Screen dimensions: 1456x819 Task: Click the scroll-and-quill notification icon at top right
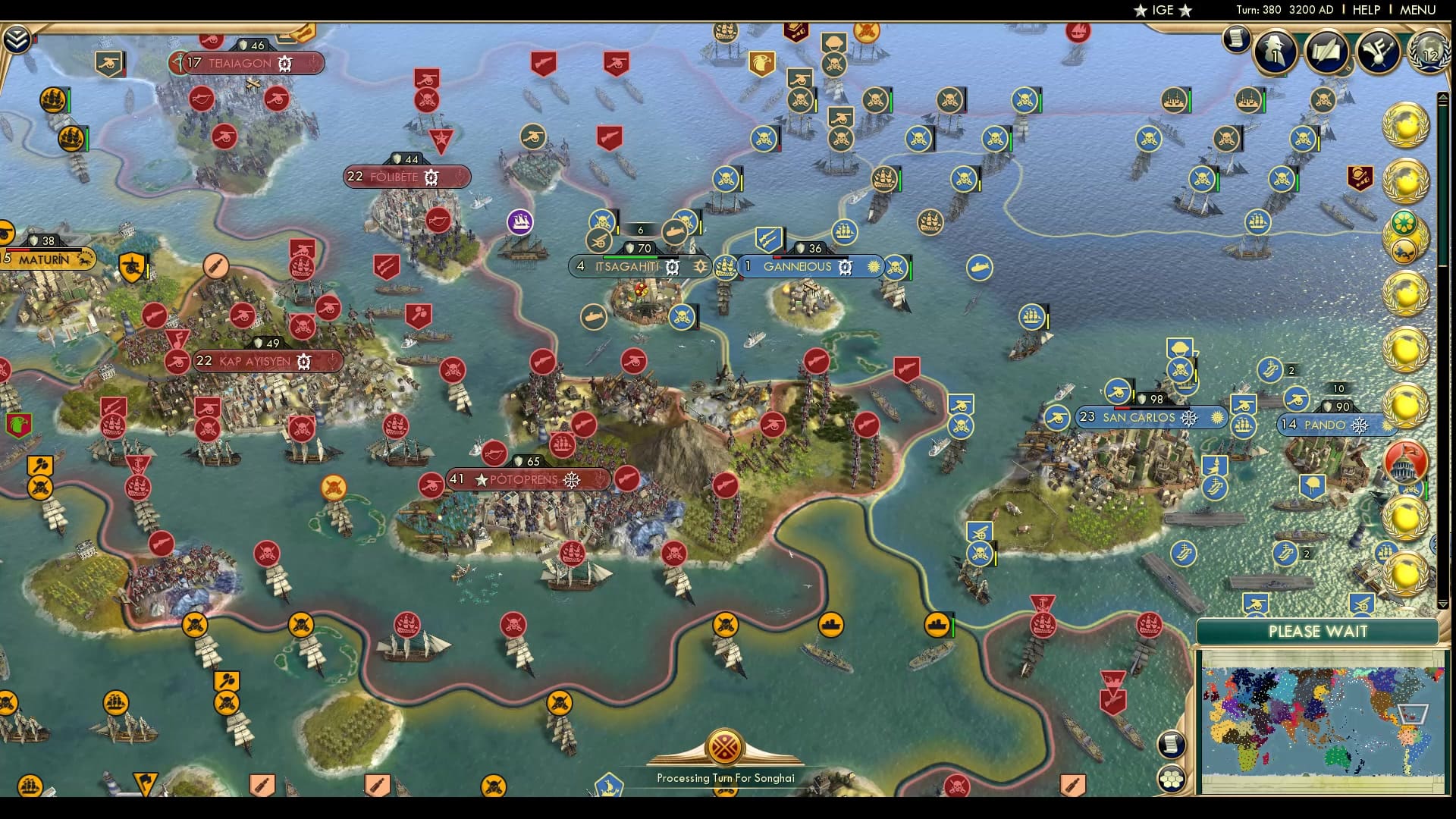pyautogui.click(x=1326, y=51)
